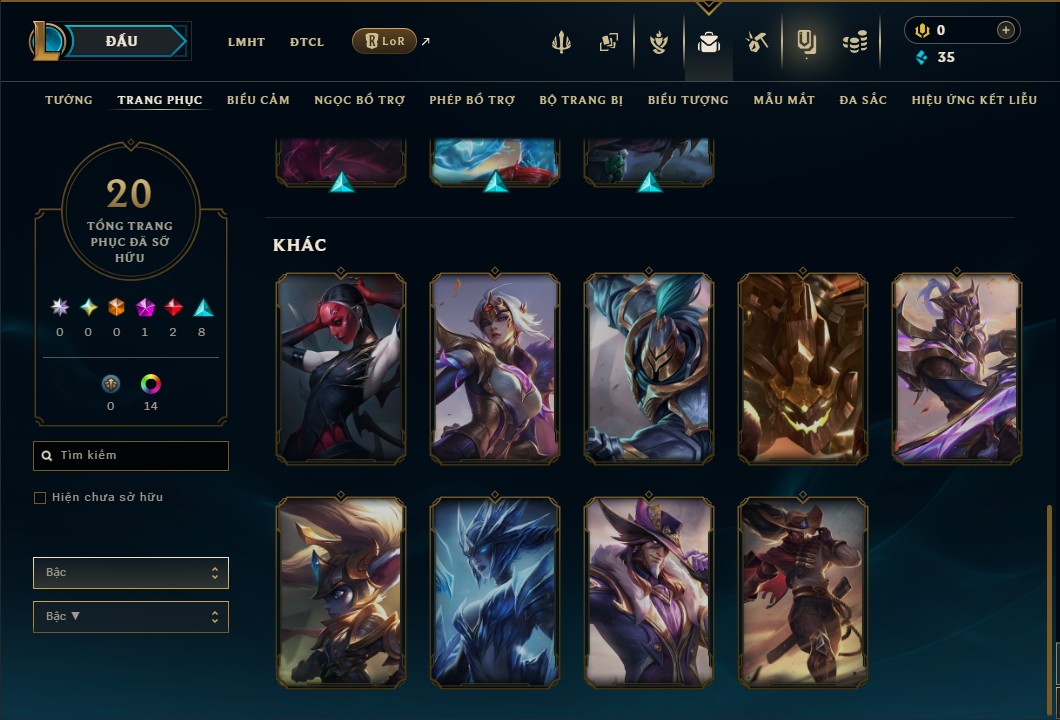Open the first Bậc dropdown

click(131, 573)
